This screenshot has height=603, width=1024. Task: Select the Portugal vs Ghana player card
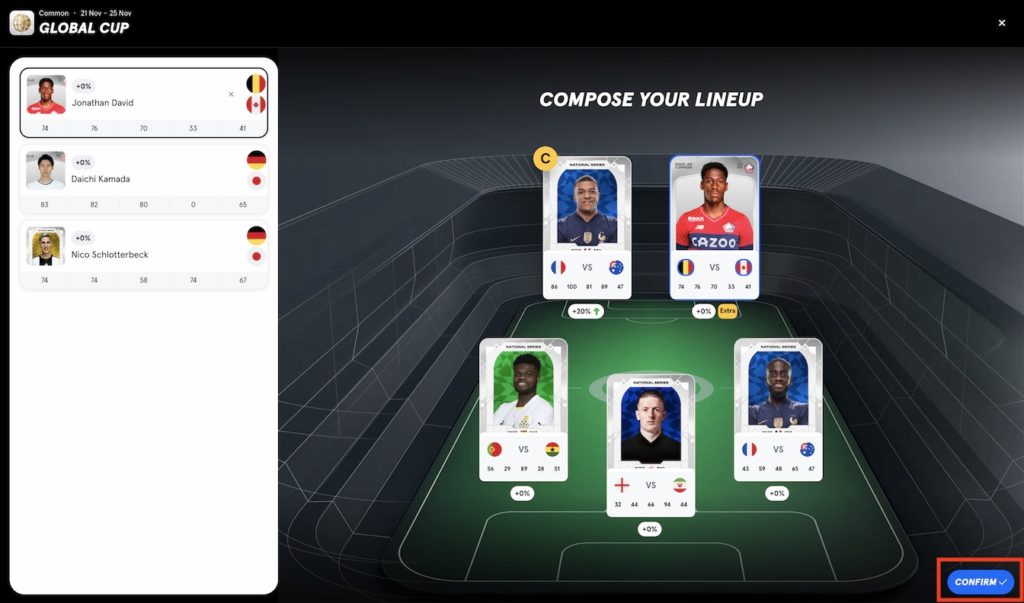coord(523,409)
